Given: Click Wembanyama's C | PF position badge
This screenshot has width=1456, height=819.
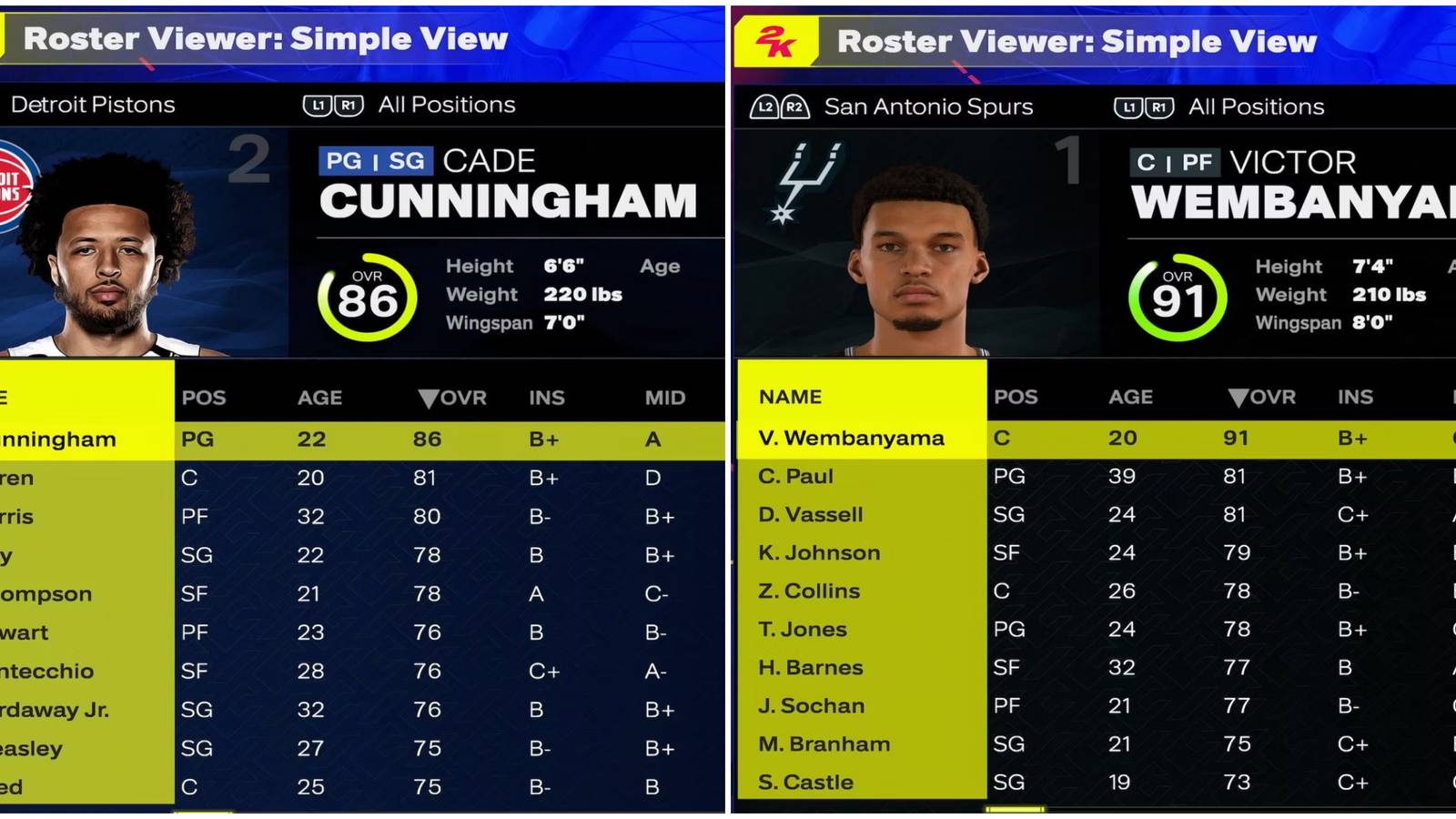Looking at the screenshot, I should tap(1174, 164).
